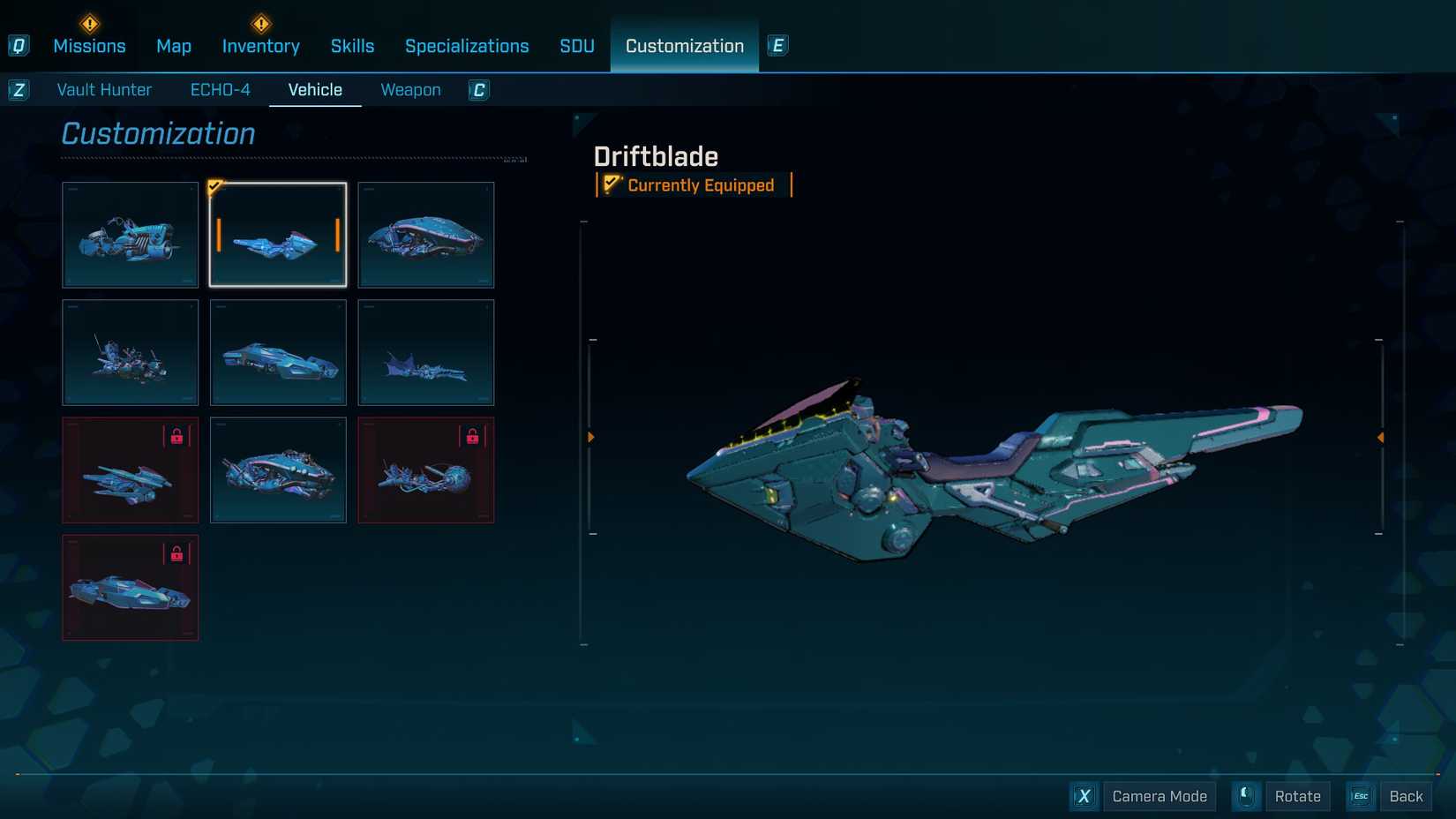Screen dimensions: 1456x819
Task: Select the Vehicle sub-tab
Action: coord(315,90)
